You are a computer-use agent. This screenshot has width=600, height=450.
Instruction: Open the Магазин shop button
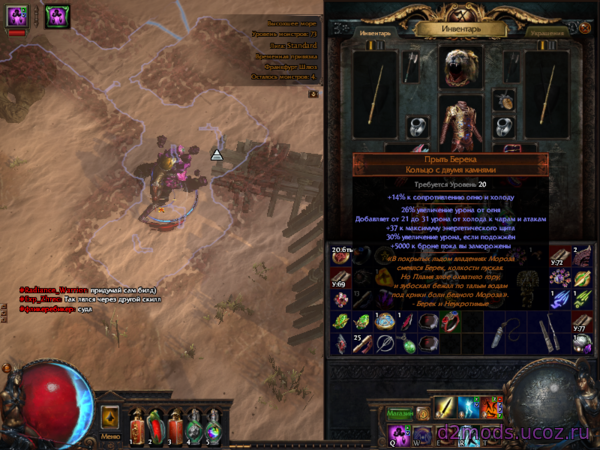pos(402,414)
